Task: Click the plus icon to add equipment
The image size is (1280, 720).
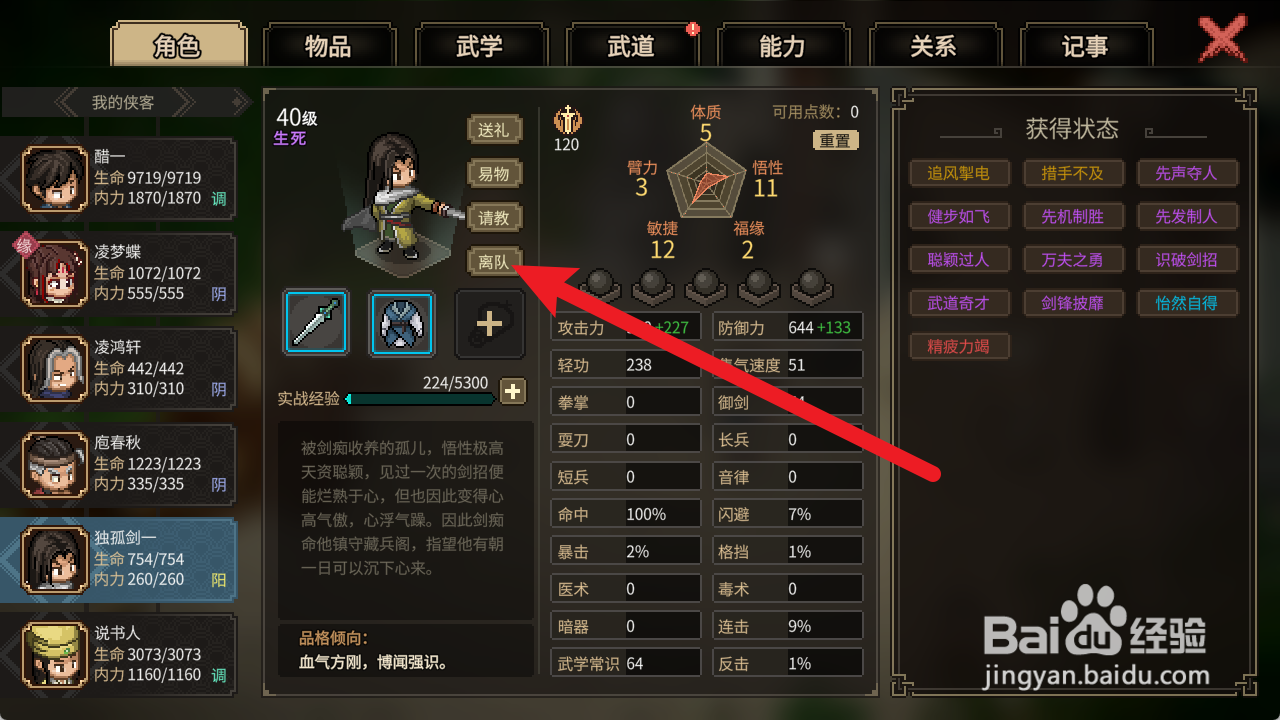Action: (x=489, y=322)
